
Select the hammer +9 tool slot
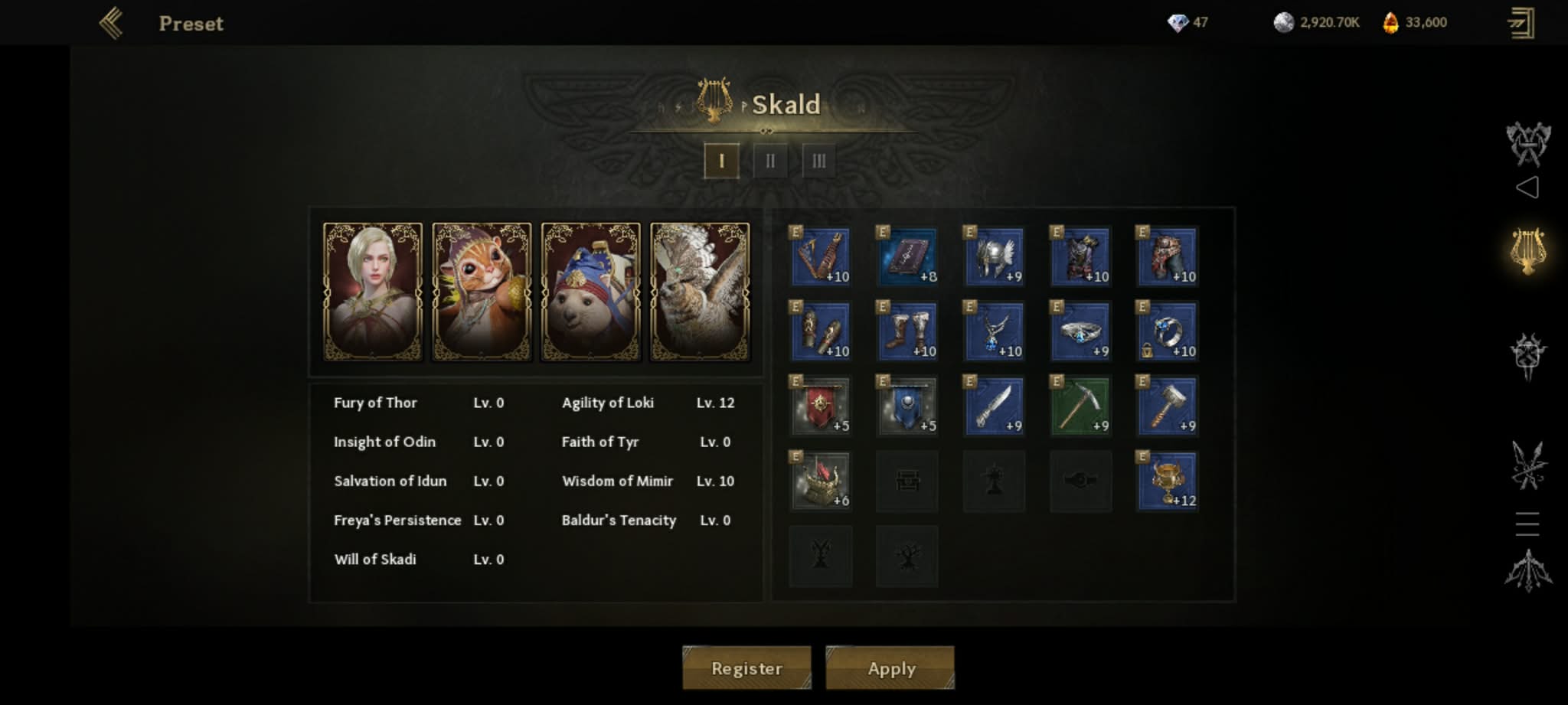(1167, 406)
